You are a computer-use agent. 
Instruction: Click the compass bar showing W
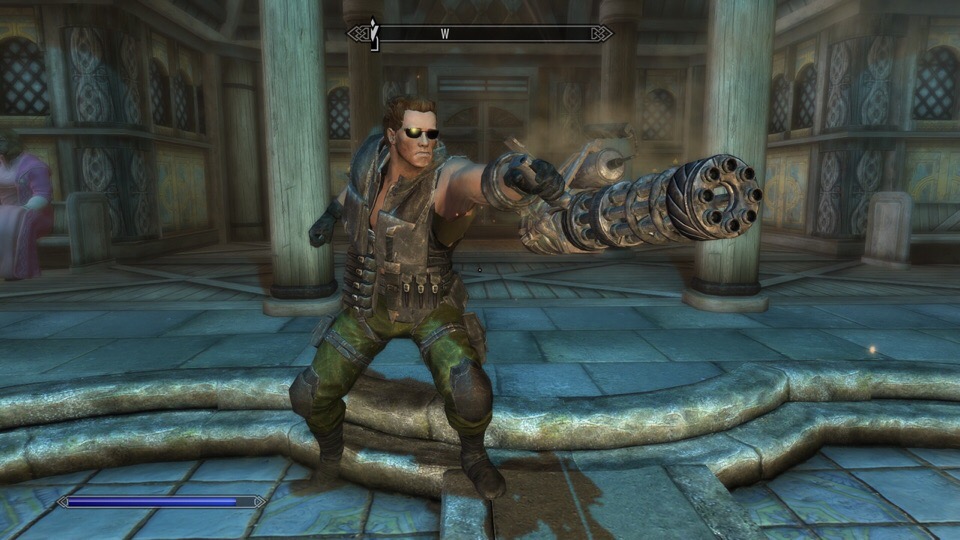[480, 34]
